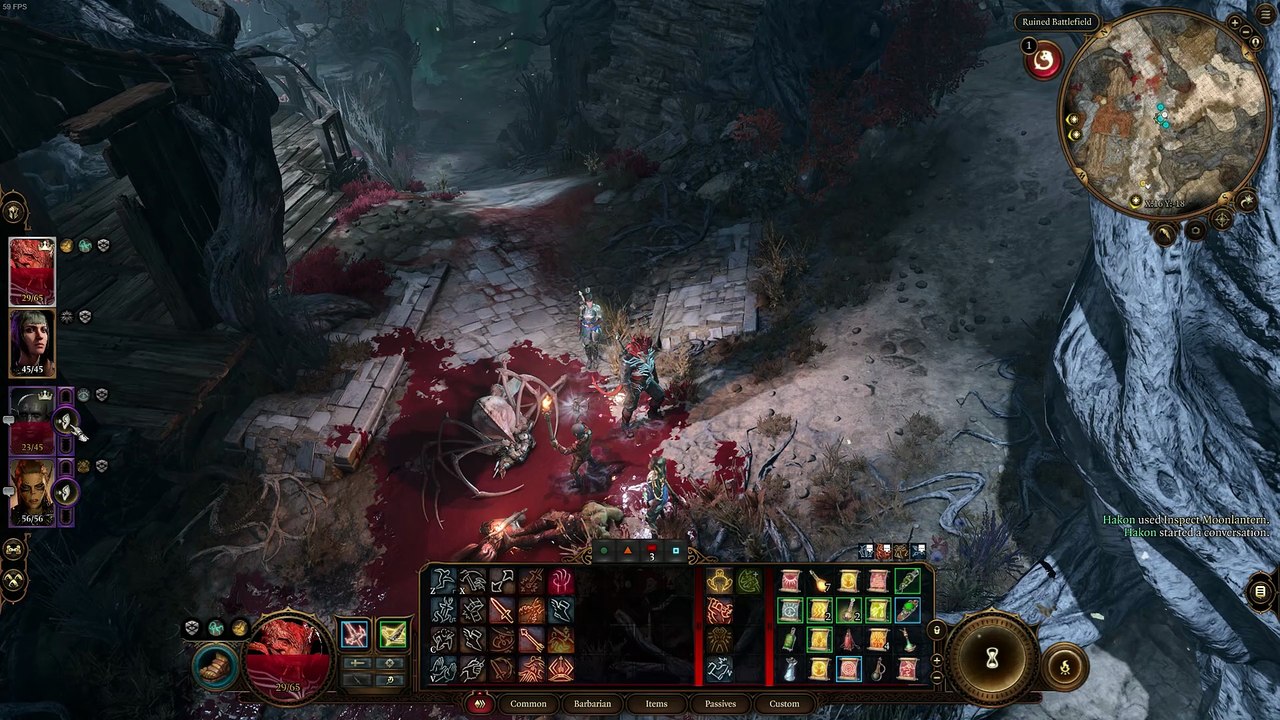Select the red dragonborn party portrait
Screen dimensions: 1280x720
pyautogui.click(x=32, y=271)
